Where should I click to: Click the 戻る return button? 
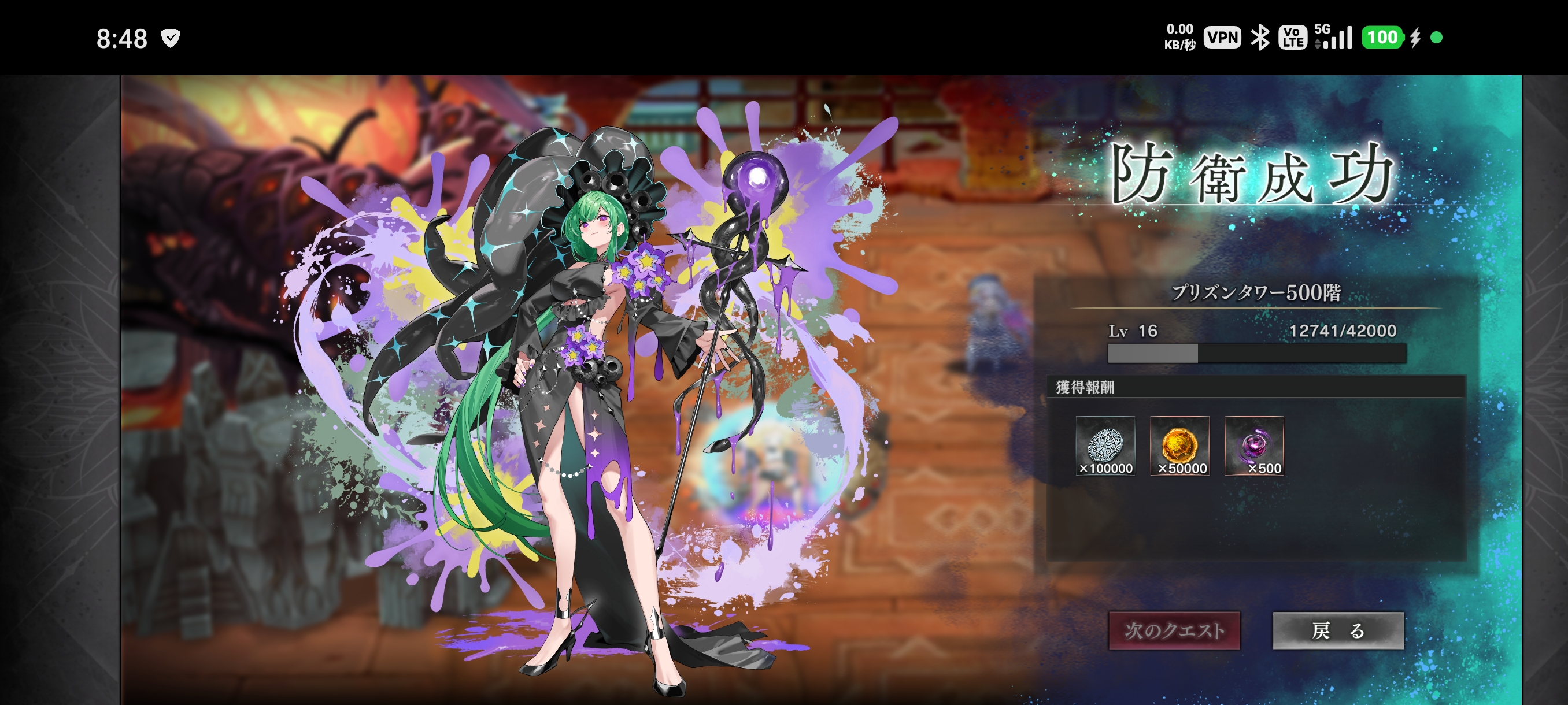coord(1338,630)
